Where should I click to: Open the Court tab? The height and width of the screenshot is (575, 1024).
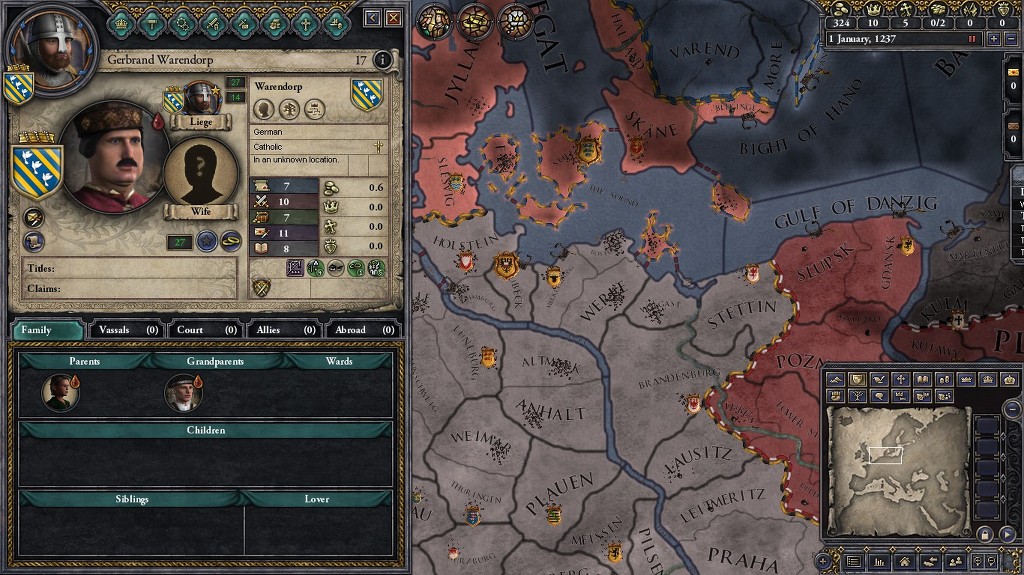click(204, 329)
